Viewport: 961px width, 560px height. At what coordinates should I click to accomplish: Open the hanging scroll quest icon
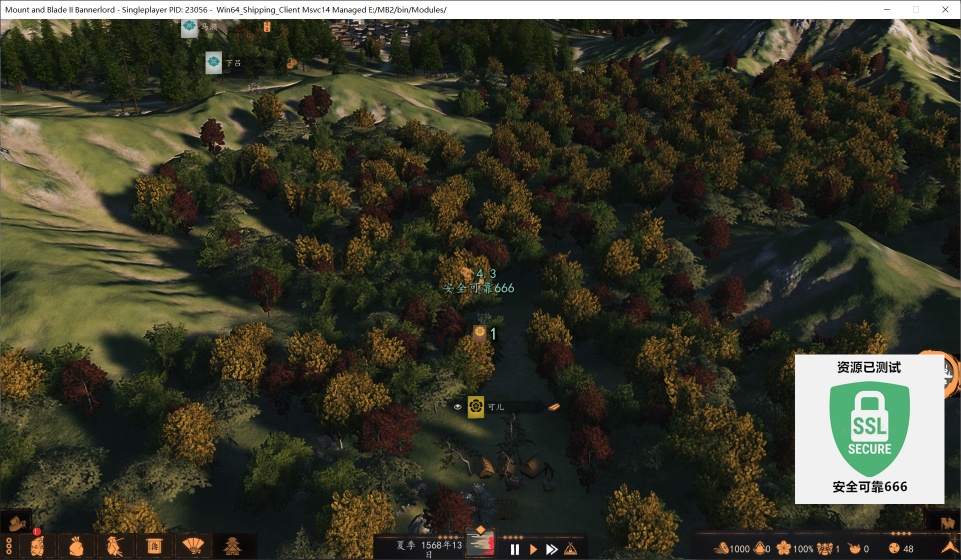point(154,546)
